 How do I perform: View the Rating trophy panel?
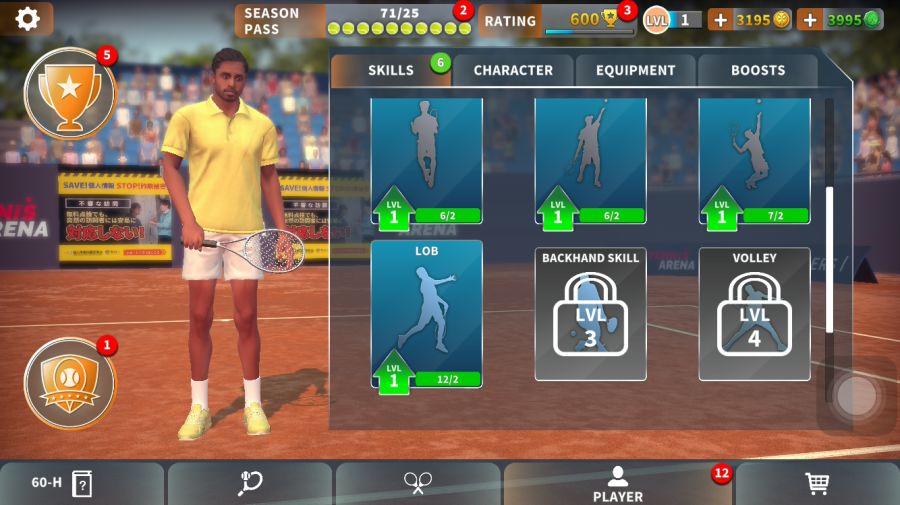tap(557, 20)
